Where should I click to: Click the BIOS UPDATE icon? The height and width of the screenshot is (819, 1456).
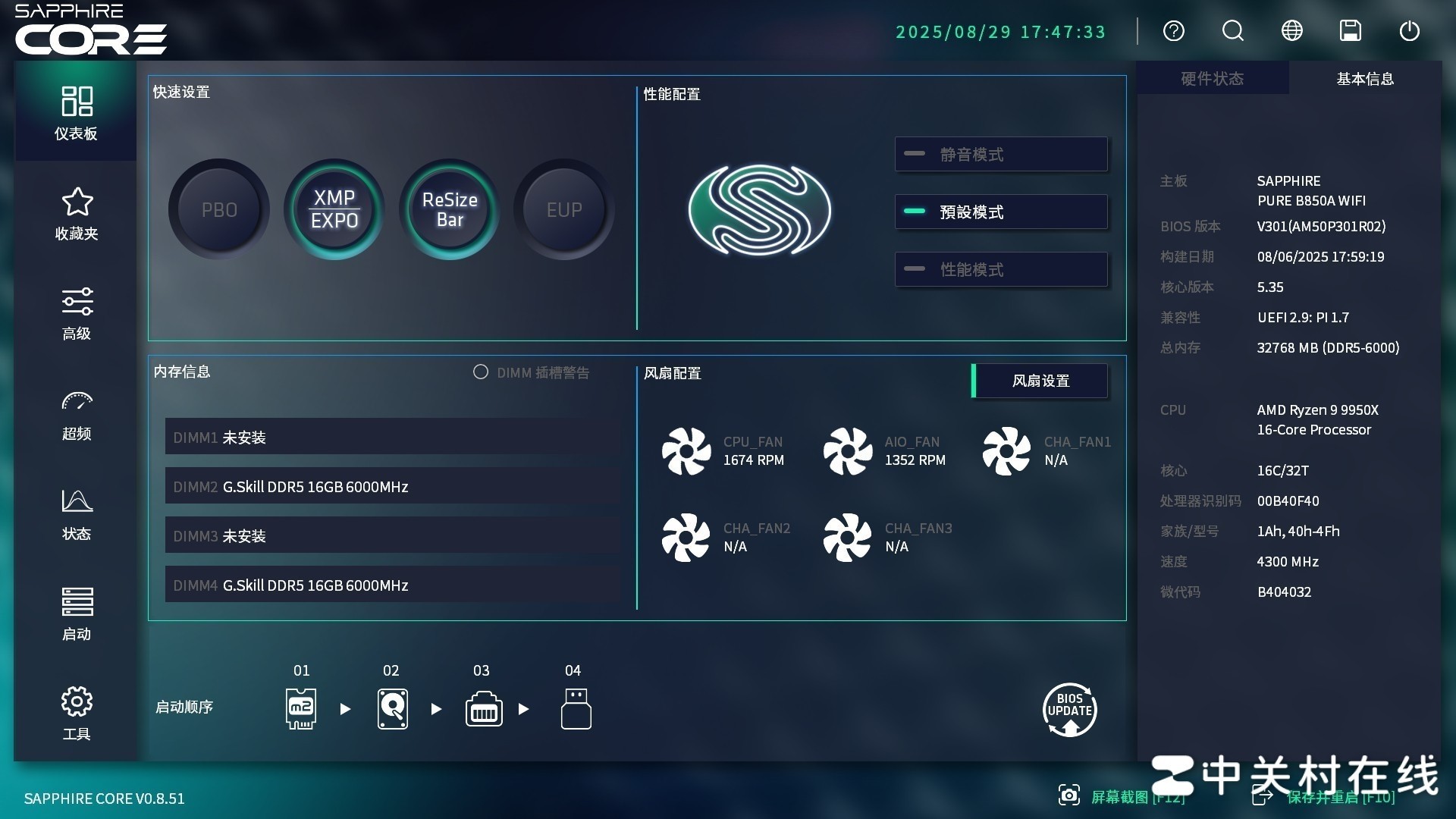coord(1069,709)
